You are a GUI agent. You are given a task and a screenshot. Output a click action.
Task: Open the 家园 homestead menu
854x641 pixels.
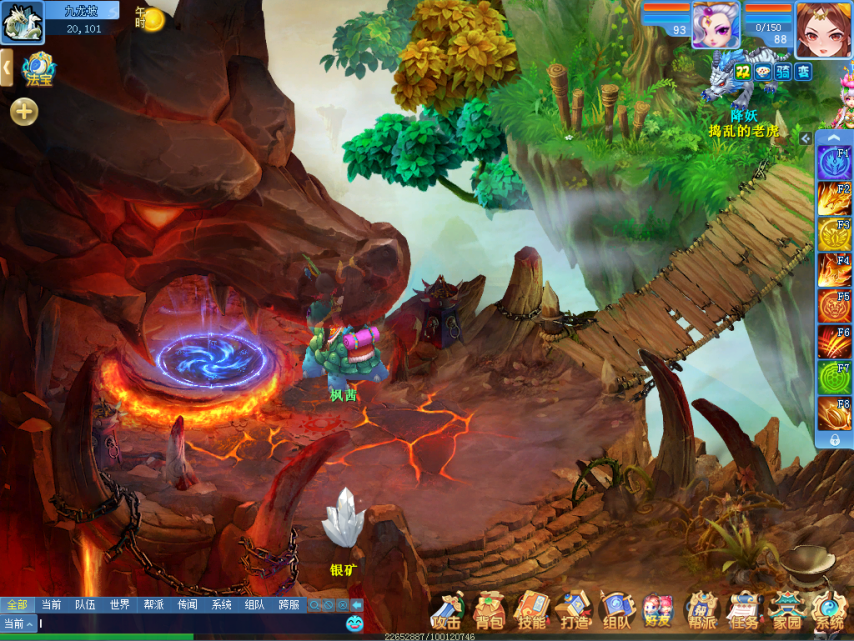pyautogui.click(x=786, y=611)
